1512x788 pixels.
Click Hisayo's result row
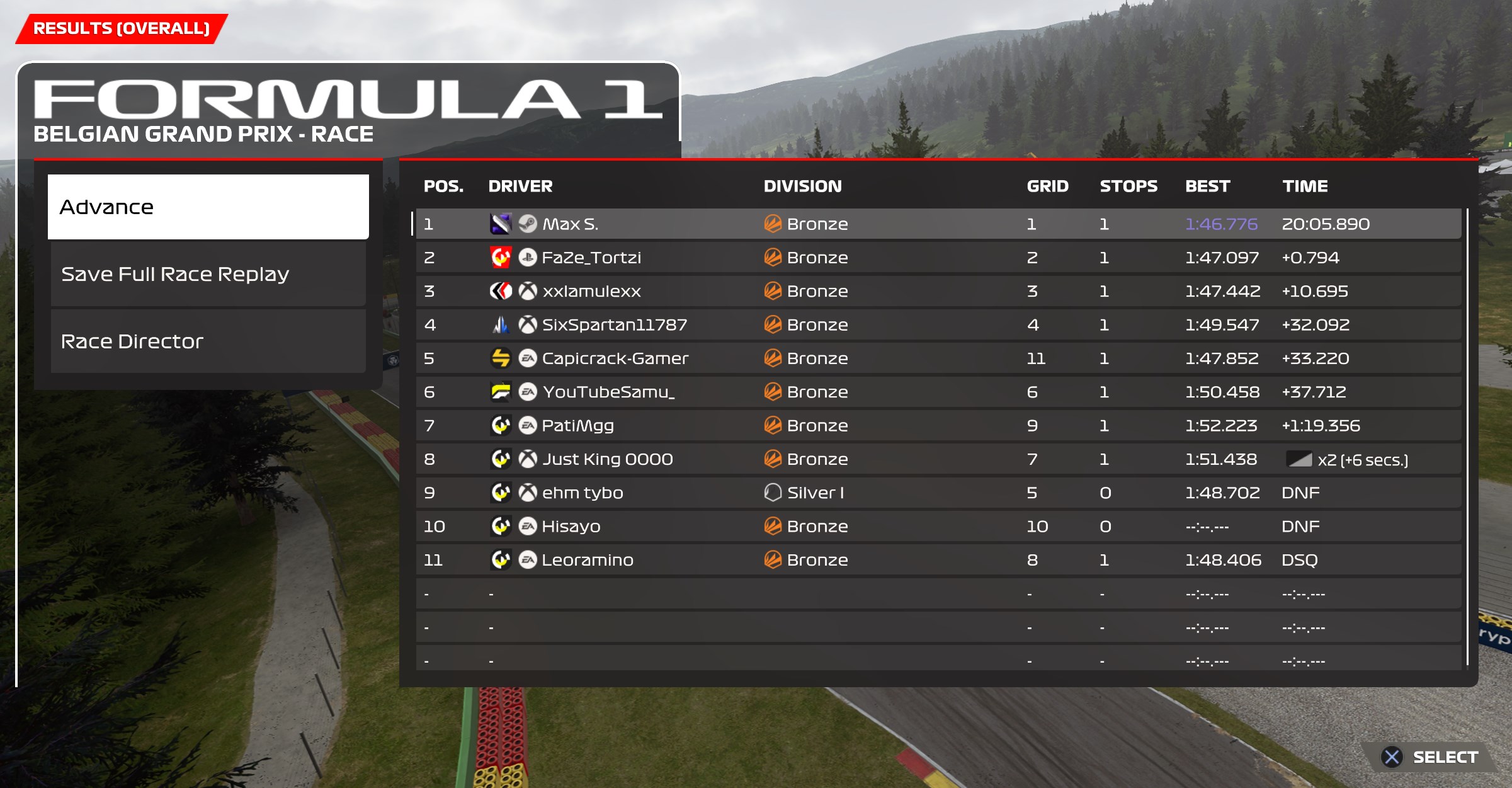tap(571, 527)
